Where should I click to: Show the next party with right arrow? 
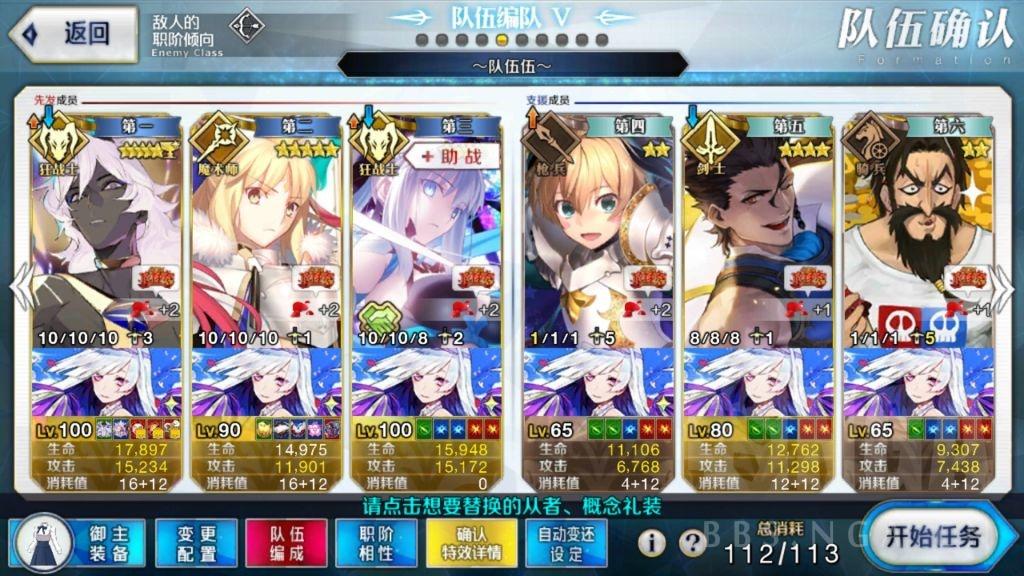click(1008, 290)
